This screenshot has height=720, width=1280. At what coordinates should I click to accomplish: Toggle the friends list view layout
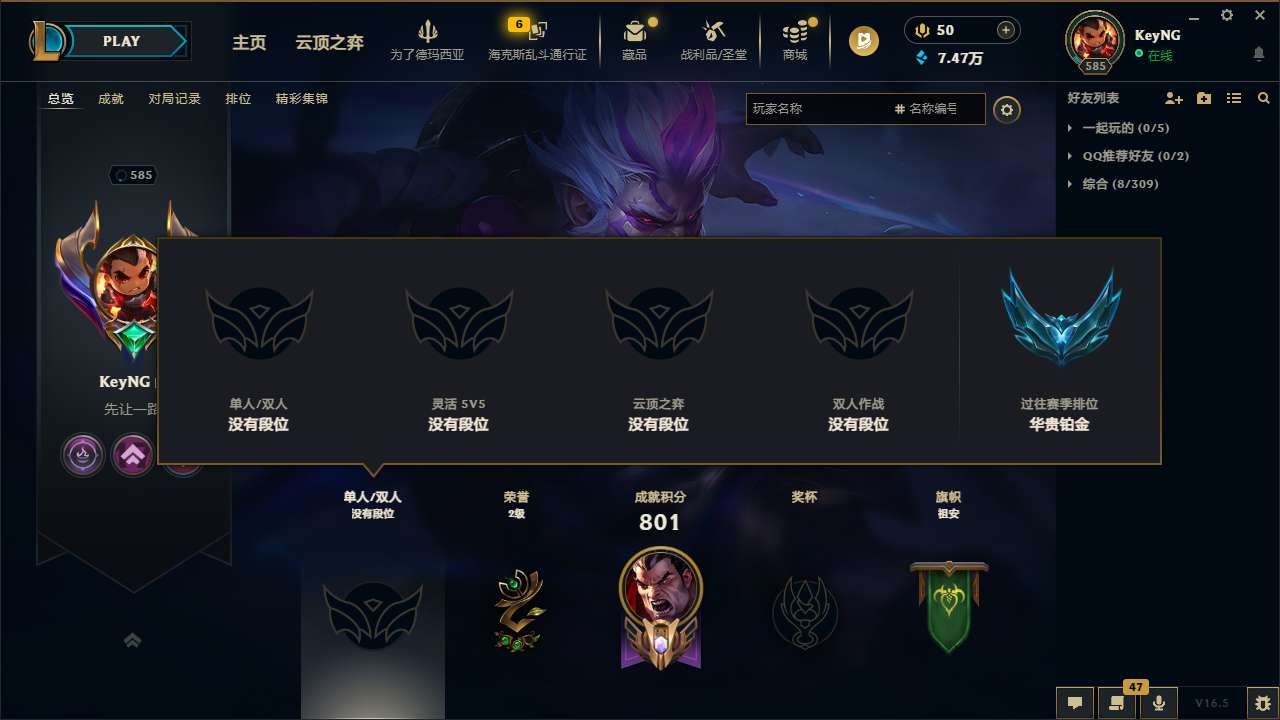pos(1234,98)
